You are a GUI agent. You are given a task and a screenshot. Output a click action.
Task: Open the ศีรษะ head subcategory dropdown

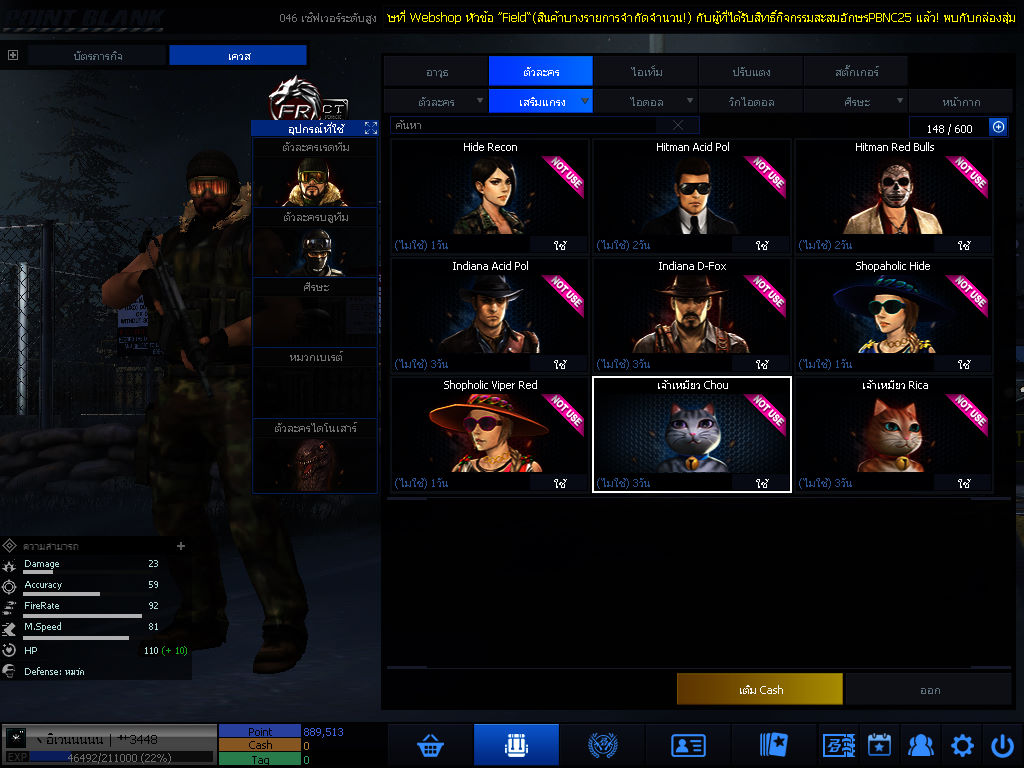856,101
